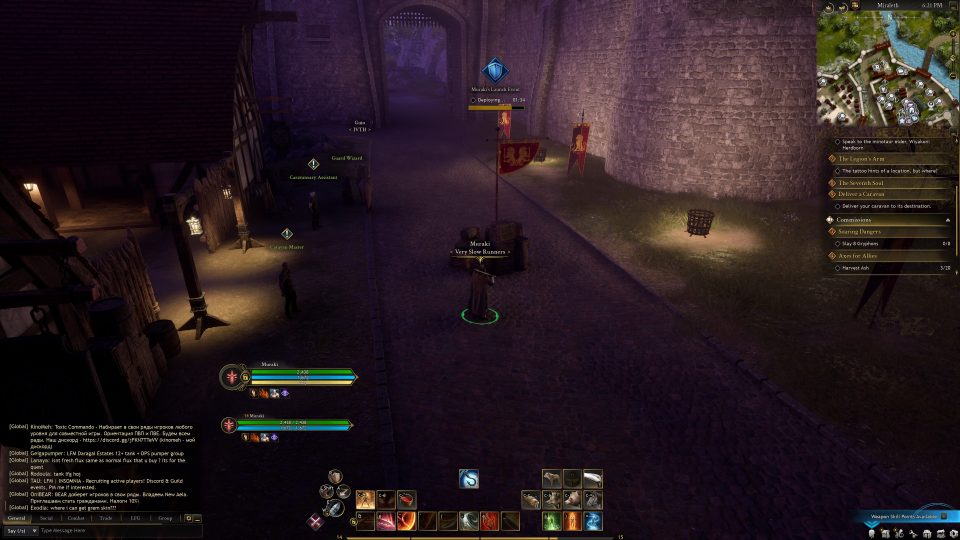
Task: Switch to the Combat chat tab
Action: [x=76, y=518]
